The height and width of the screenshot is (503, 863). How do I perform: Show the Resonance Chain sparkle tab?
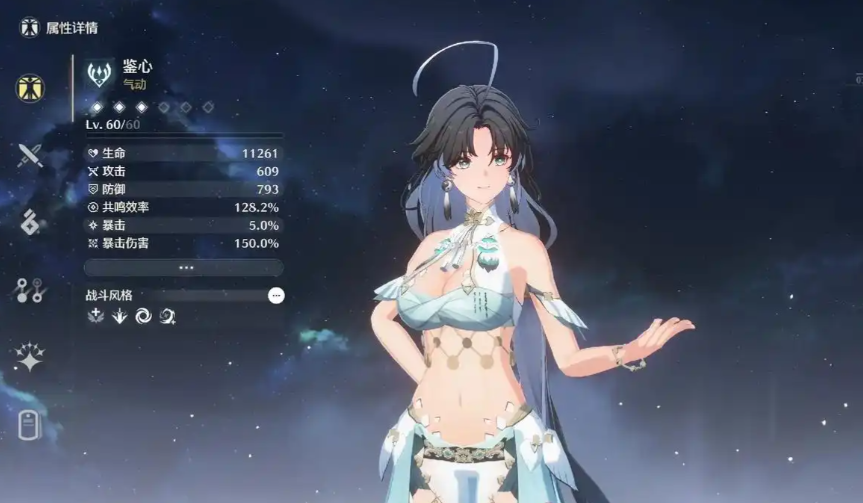coord(29,357)
